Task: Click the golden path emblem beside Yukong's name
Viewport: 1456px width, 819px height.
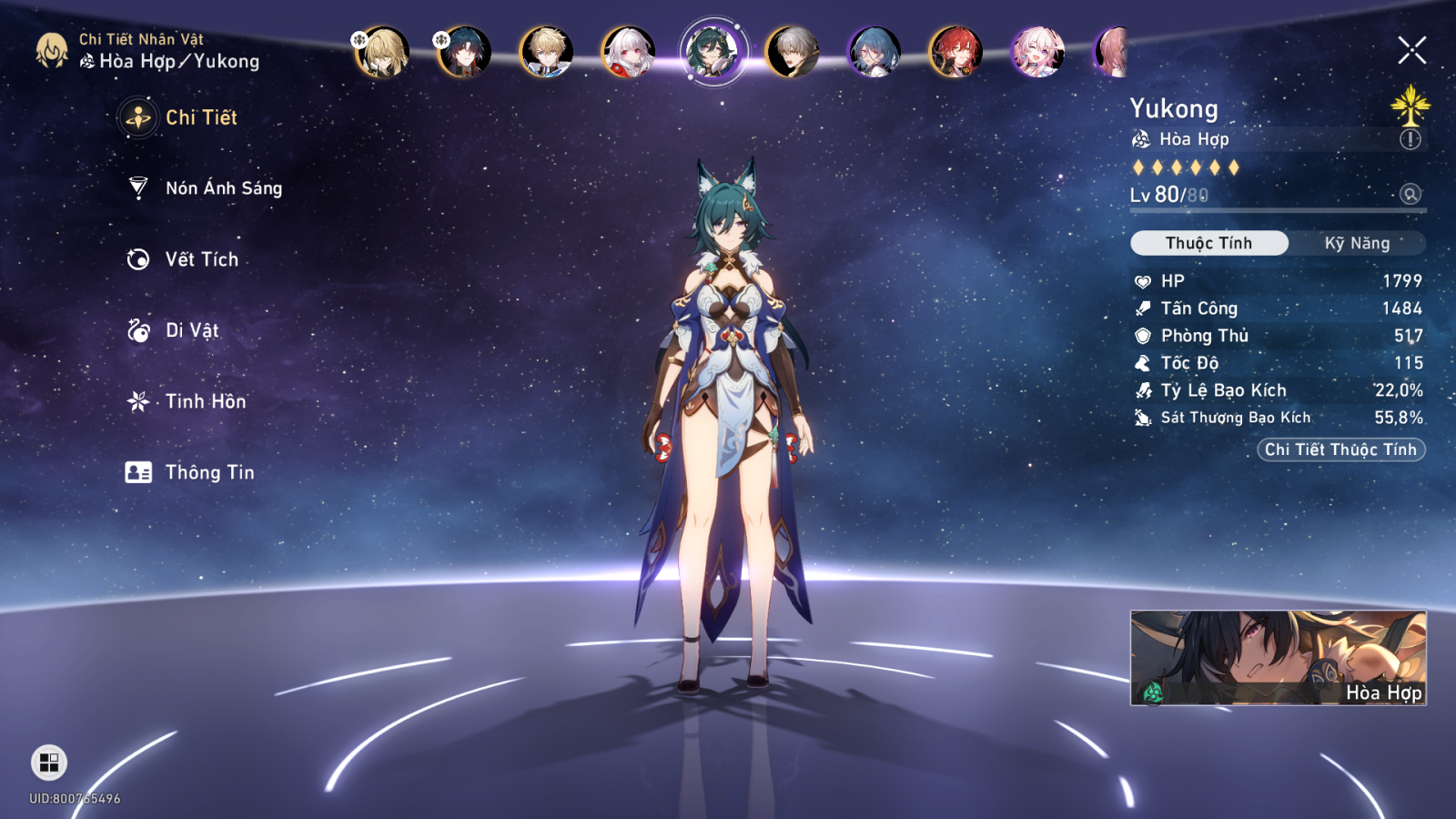Action: [x=1410, y=106]
